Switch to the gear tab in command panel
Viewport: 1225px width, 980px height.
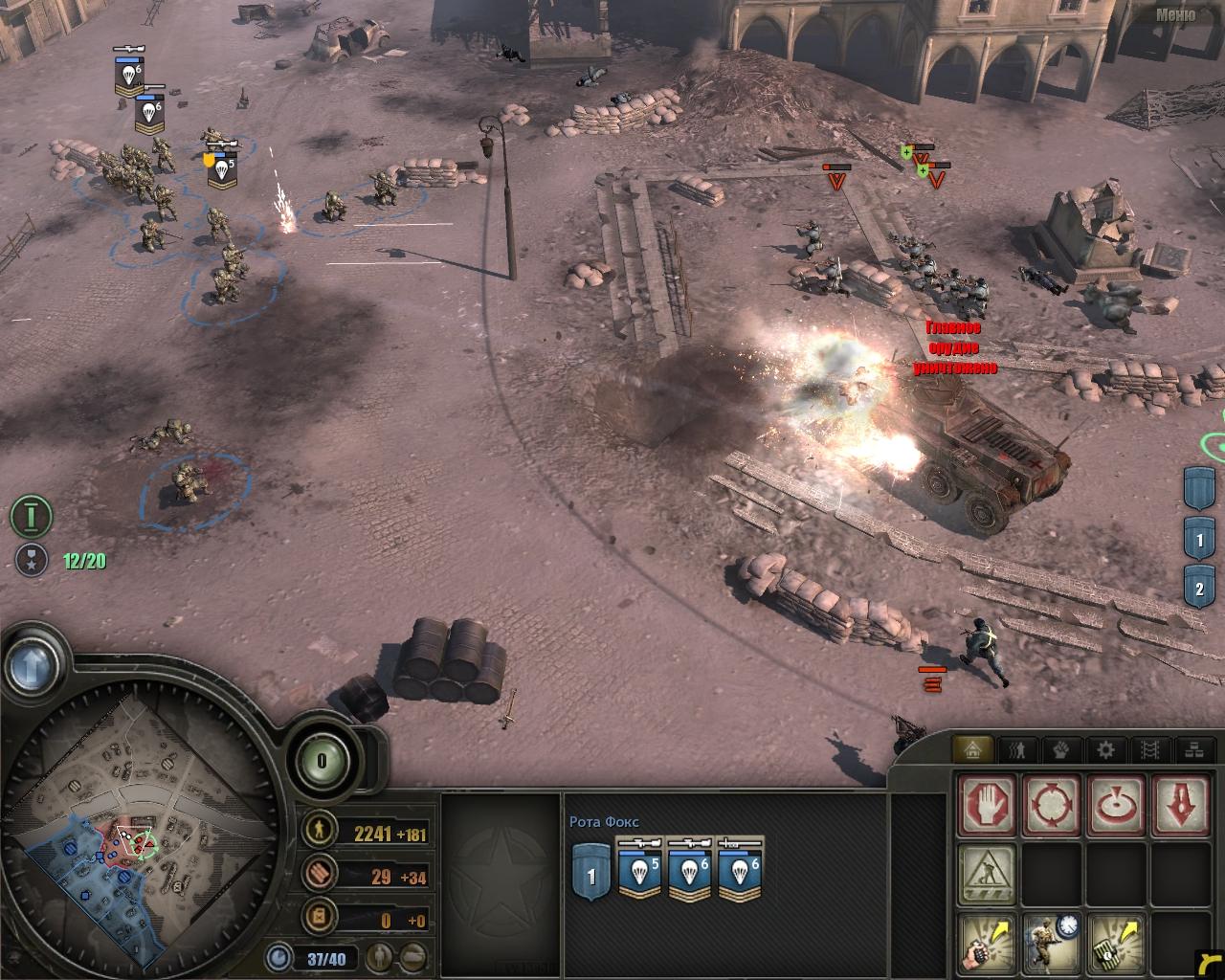[x=1105, y=749]
